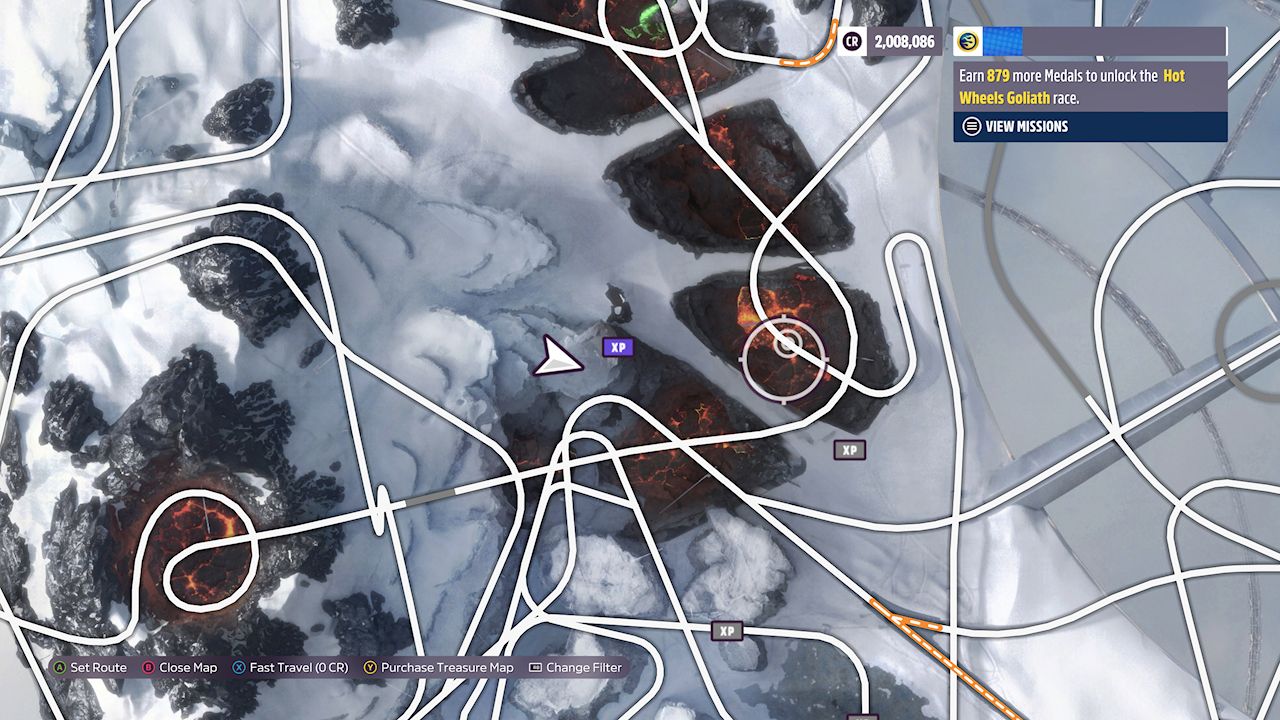Select the XP board east of the crosshair
This screenshot has height=720, width=1280.
852,450
